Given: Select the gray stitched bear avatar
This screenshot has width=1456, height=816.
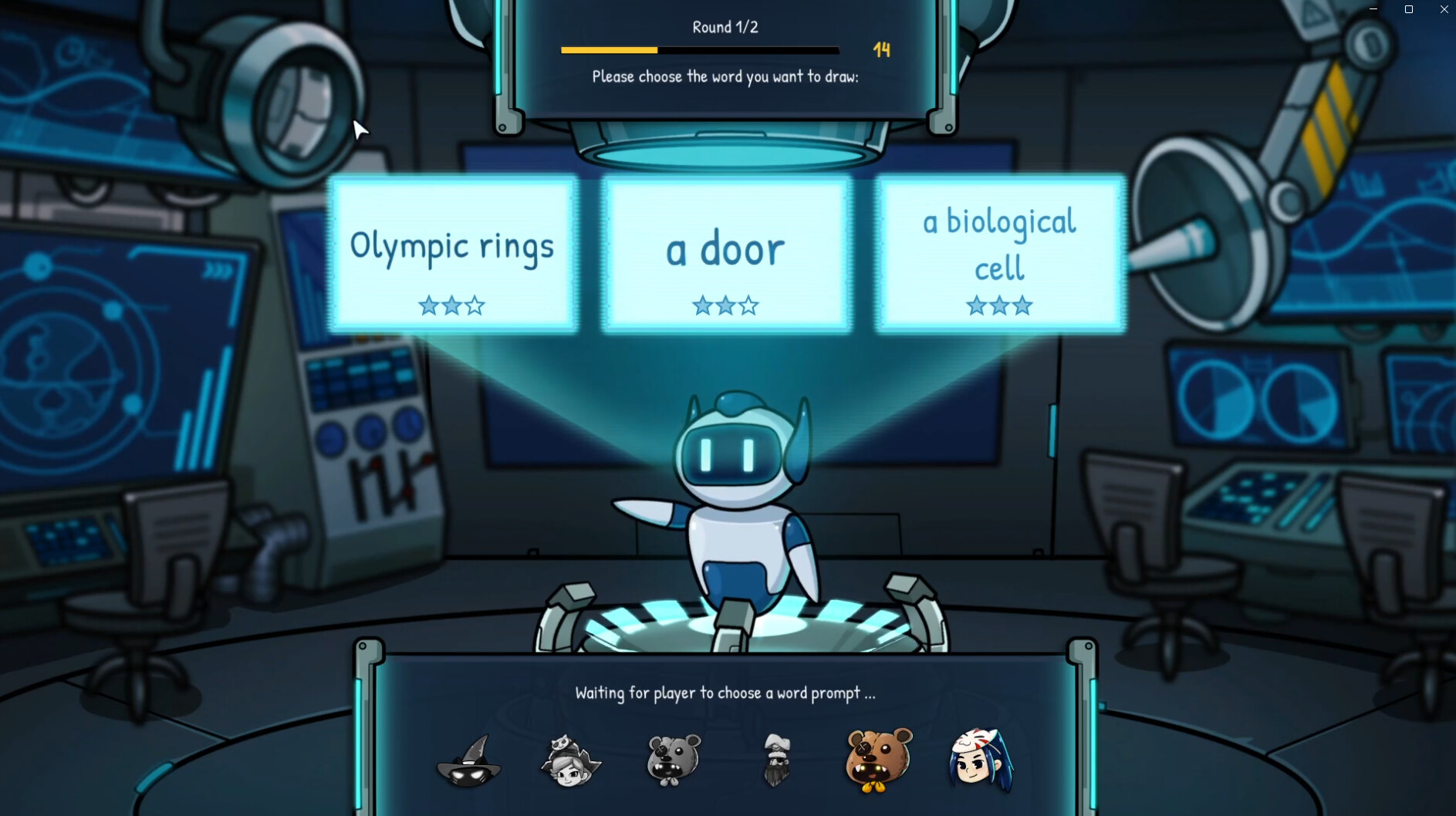Looking at the screenshot, I should [671, 760].
